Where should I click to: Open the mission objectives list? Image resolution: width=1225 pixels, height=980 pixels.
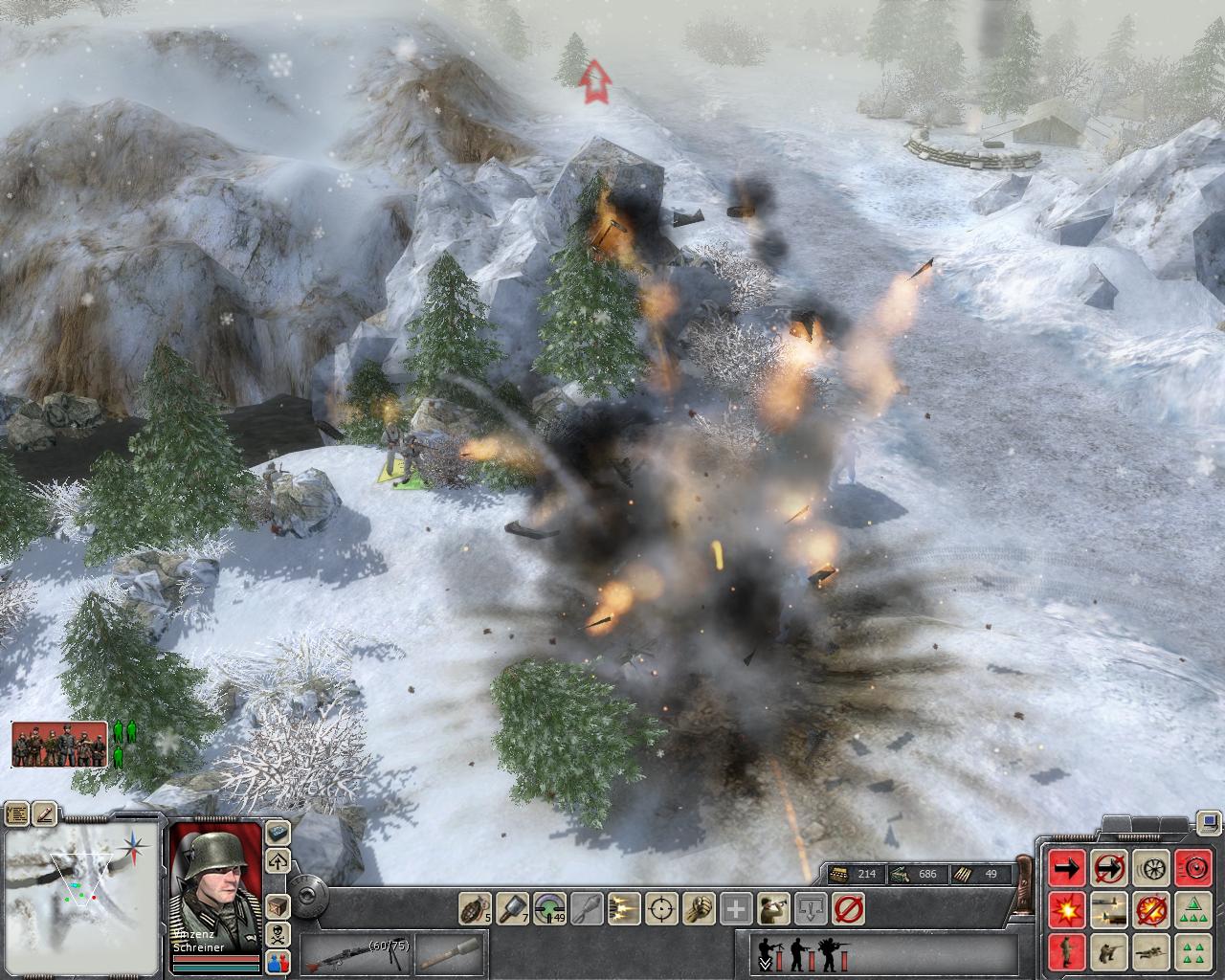tap(16, 814)
